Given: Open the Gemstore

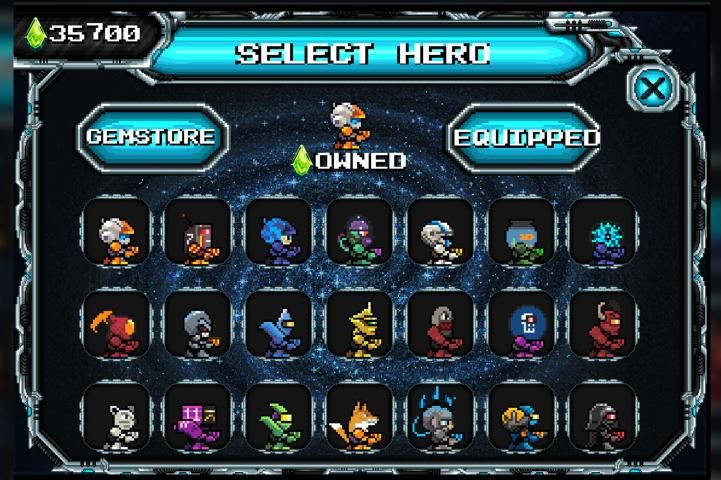Looking at the screenshot, I should [151, 136].
